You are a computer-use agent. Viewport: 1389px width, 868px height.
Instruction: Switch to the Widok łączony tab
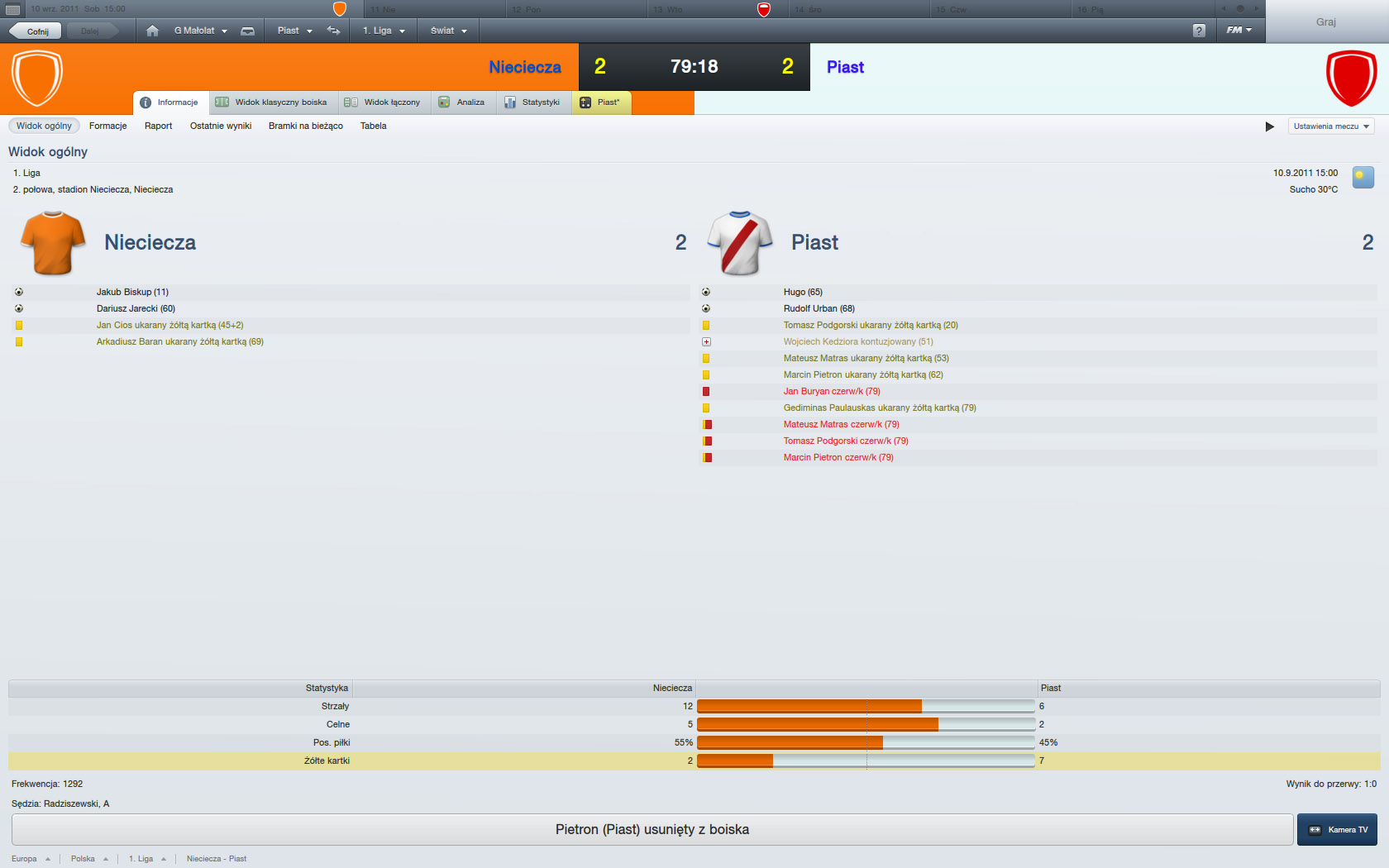tap(384, 103)
